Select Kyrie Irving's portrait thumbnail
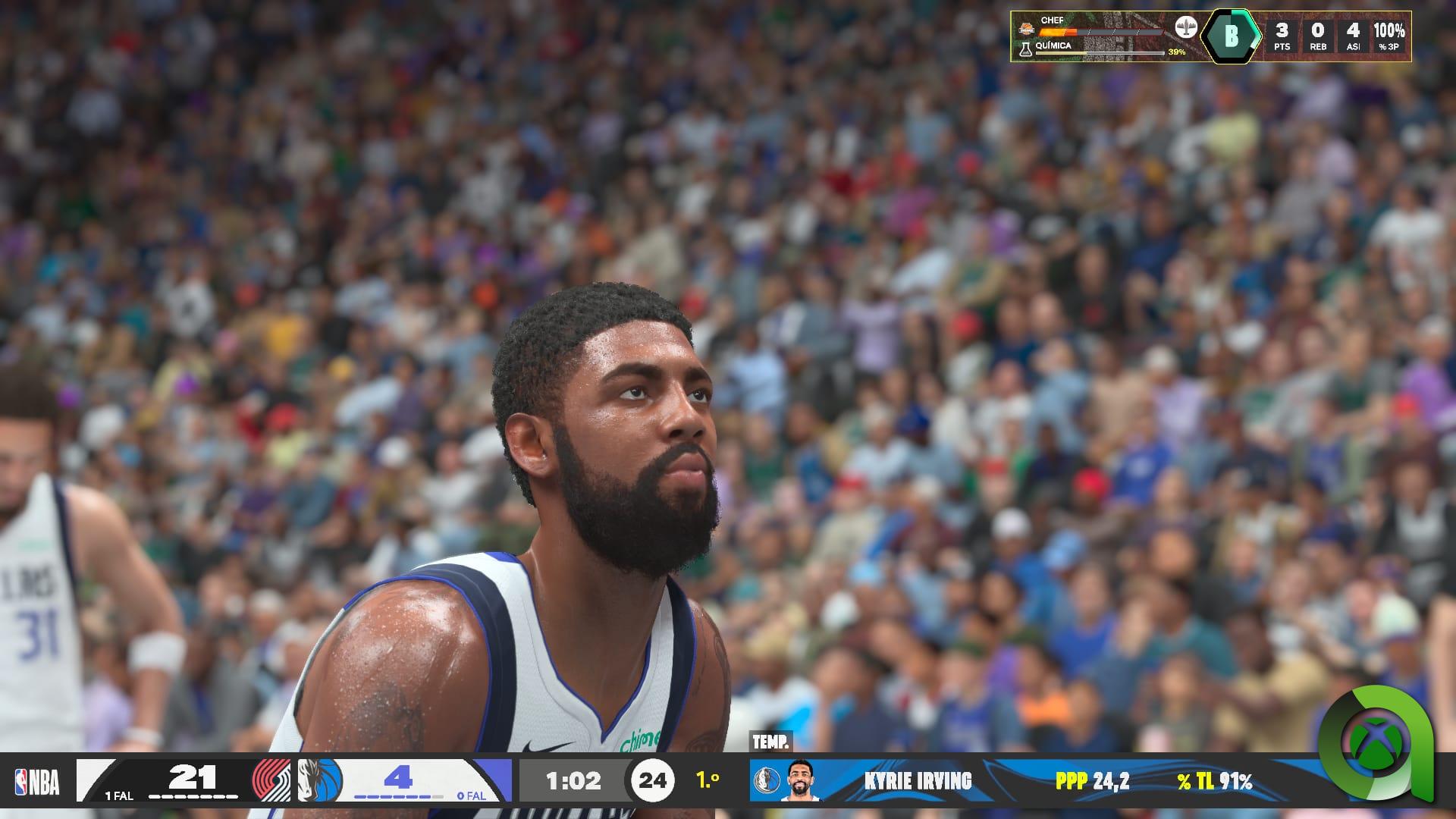The image size is (1456, 819). click(800, 780)
